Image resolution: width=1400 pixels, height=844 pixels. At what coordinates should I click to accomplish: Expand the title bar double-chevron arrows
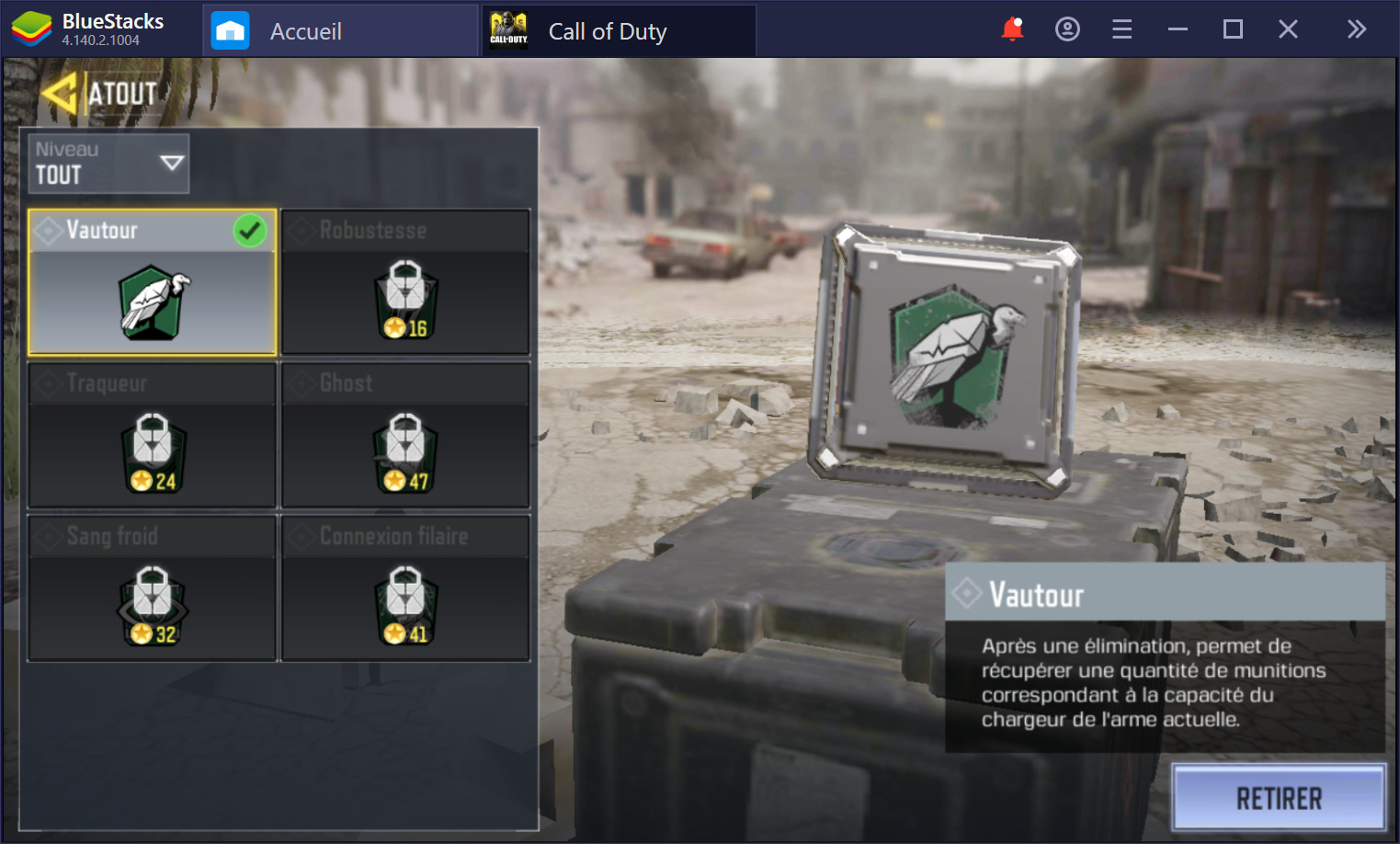(1357, 29)
